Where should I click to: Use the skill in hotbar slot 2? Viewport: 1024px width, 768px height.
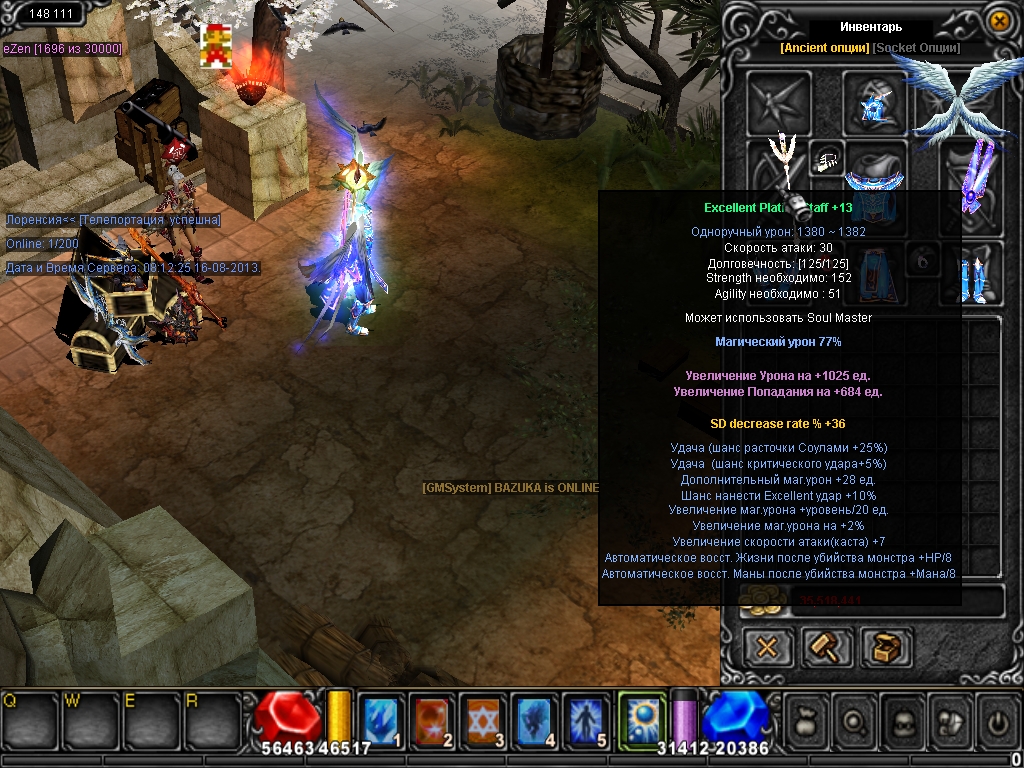(434, 718)
